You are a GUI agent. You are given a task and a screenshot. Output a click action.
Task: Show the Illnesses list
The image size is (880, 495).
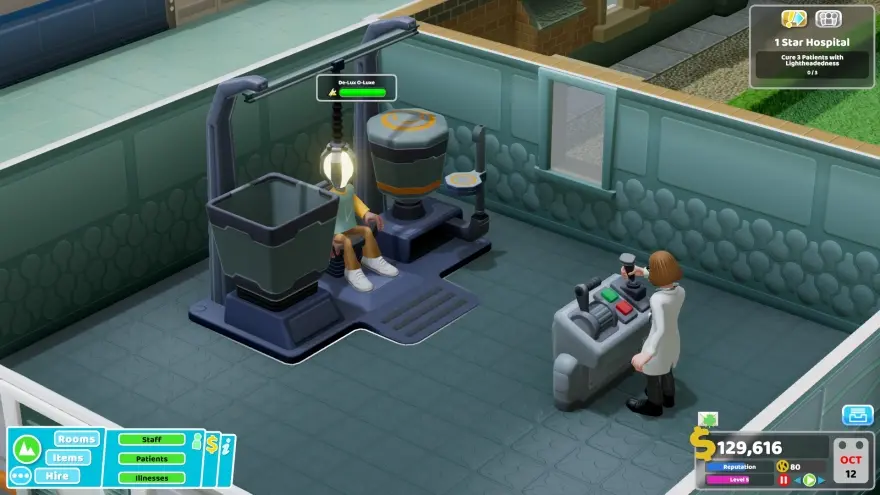(152, 477)
